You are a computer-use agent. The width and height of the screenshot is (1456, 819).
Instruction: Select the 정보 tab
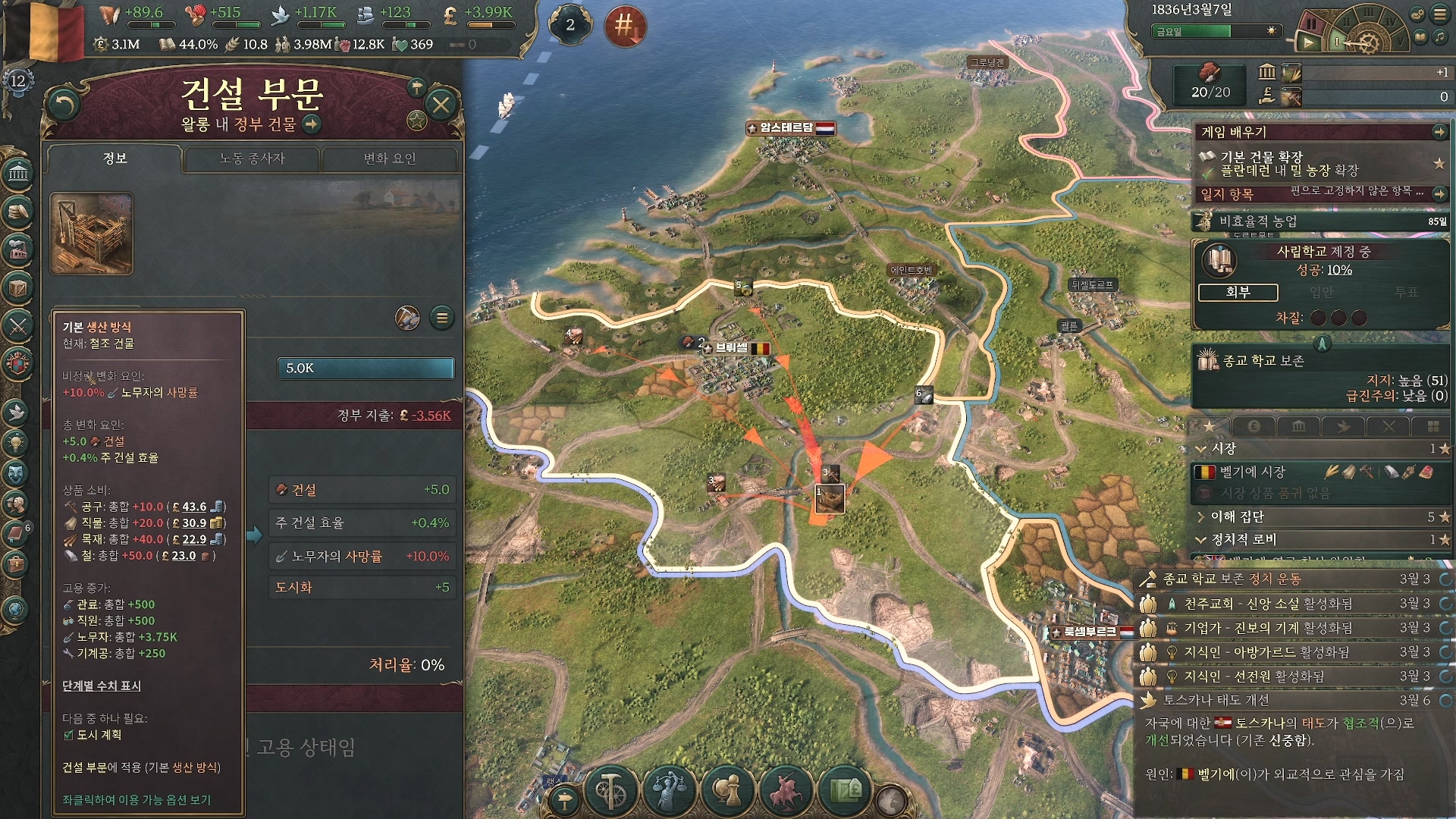pos(115,158)
